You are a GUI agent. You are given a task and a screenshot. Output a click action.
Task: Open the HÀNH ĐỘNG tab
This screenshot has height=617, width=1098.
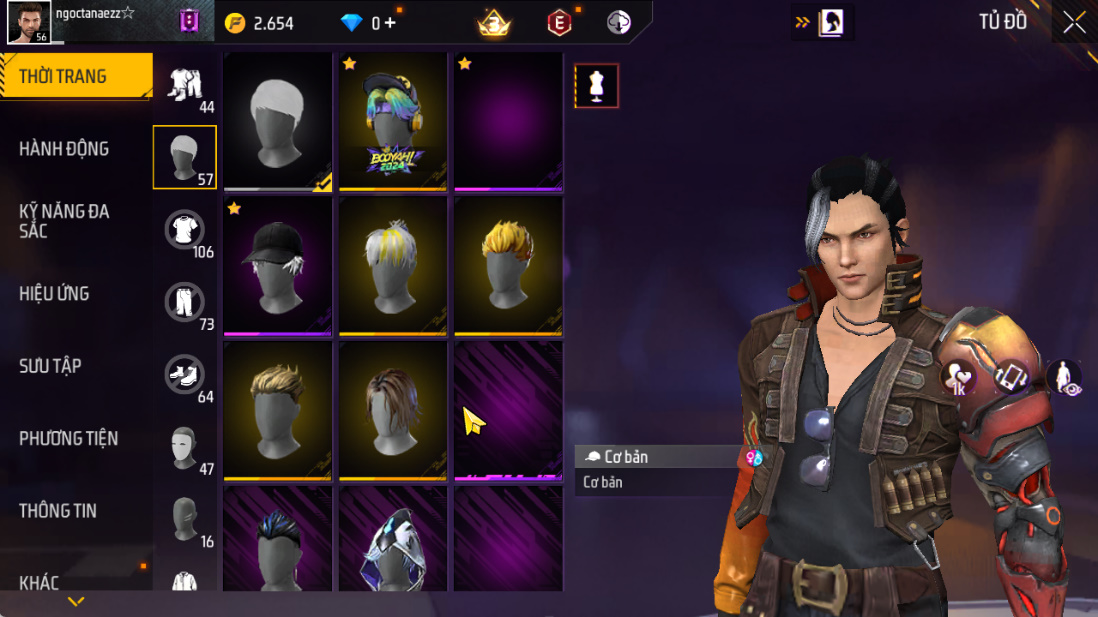(64, 149)
